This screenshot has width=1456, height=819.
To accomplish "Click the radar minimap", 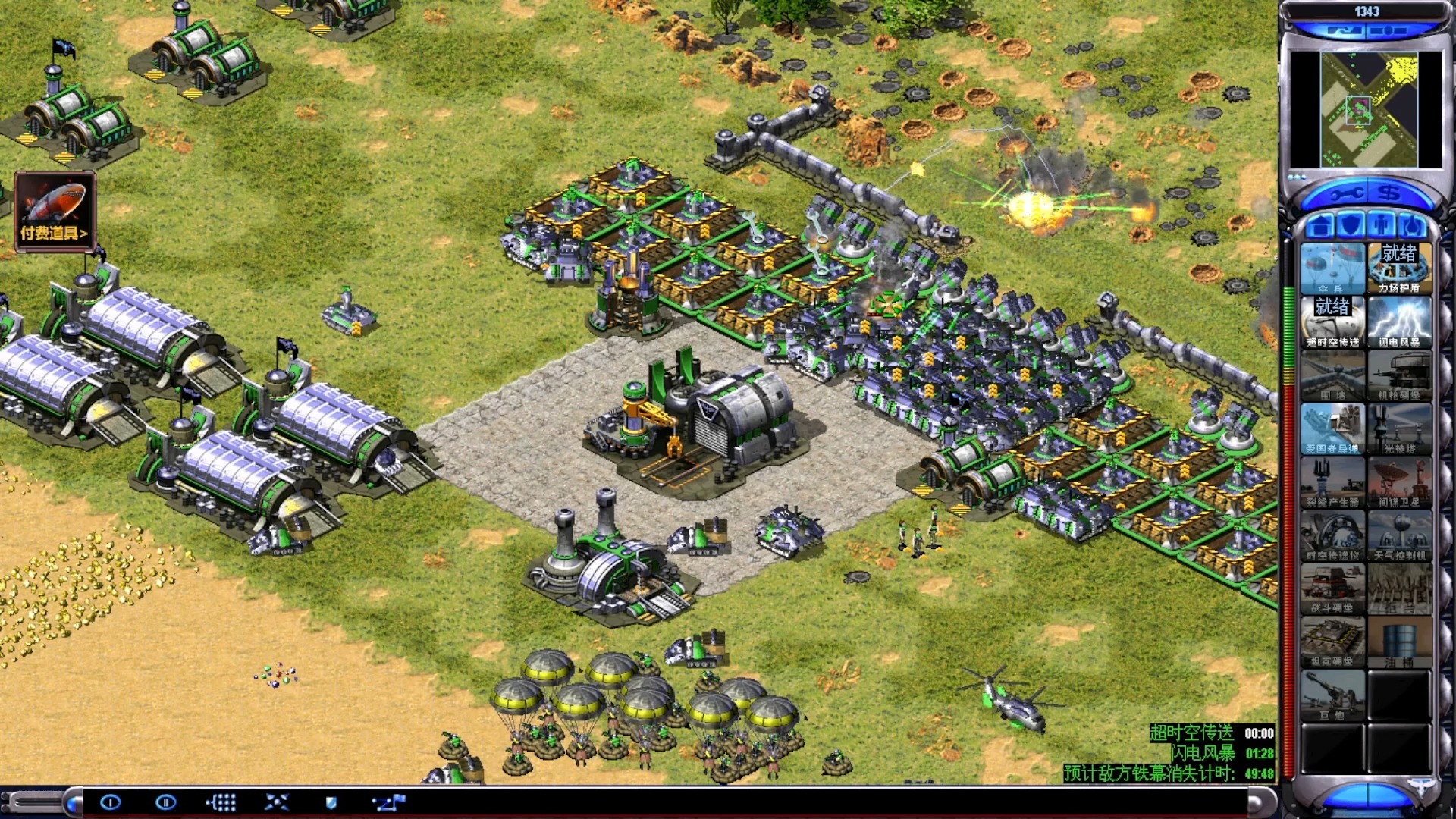I will tap(1365, 109).
